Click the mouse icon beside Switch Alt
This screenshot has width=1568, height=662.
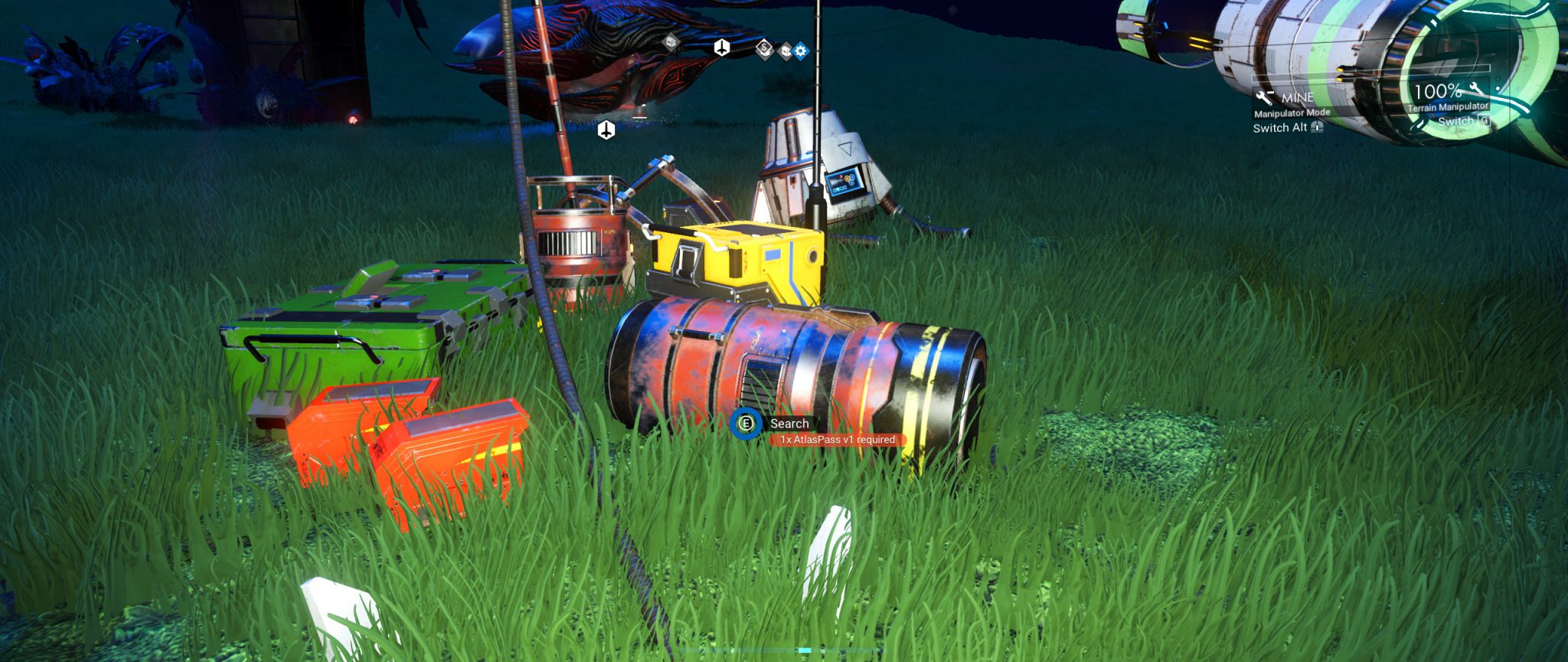tap(1317, 128)
